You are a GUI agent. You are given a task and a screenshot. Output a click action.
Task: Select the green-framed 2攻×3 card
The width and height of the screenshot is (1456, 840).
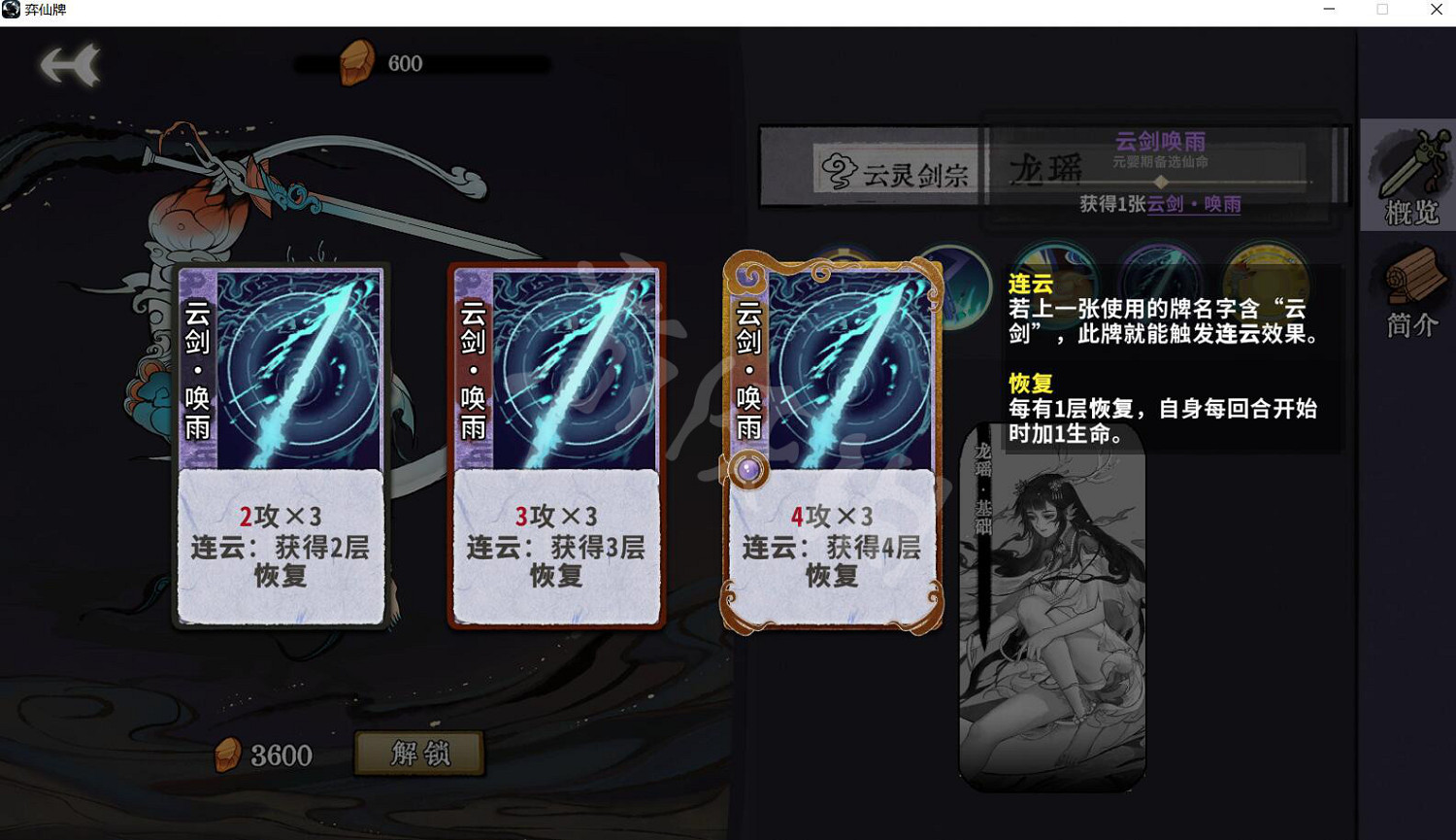pyautogui.click(x=281, y=447)
